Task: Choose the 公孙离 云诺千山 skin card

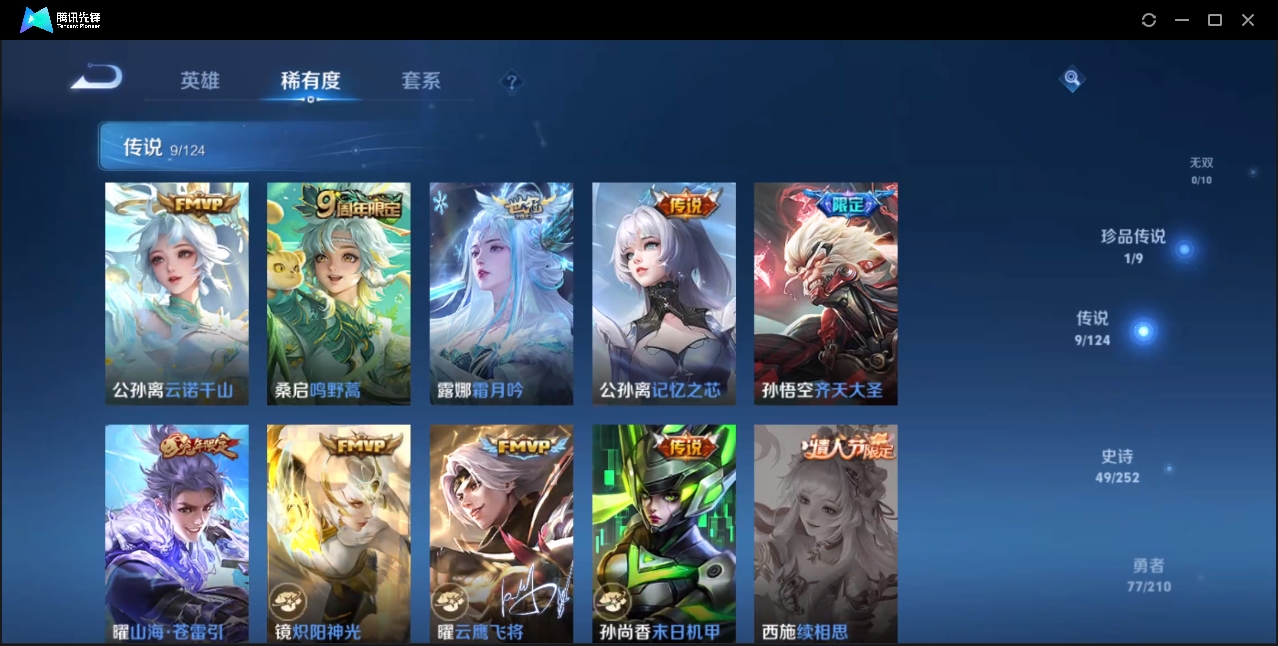Action: point(177,293)
